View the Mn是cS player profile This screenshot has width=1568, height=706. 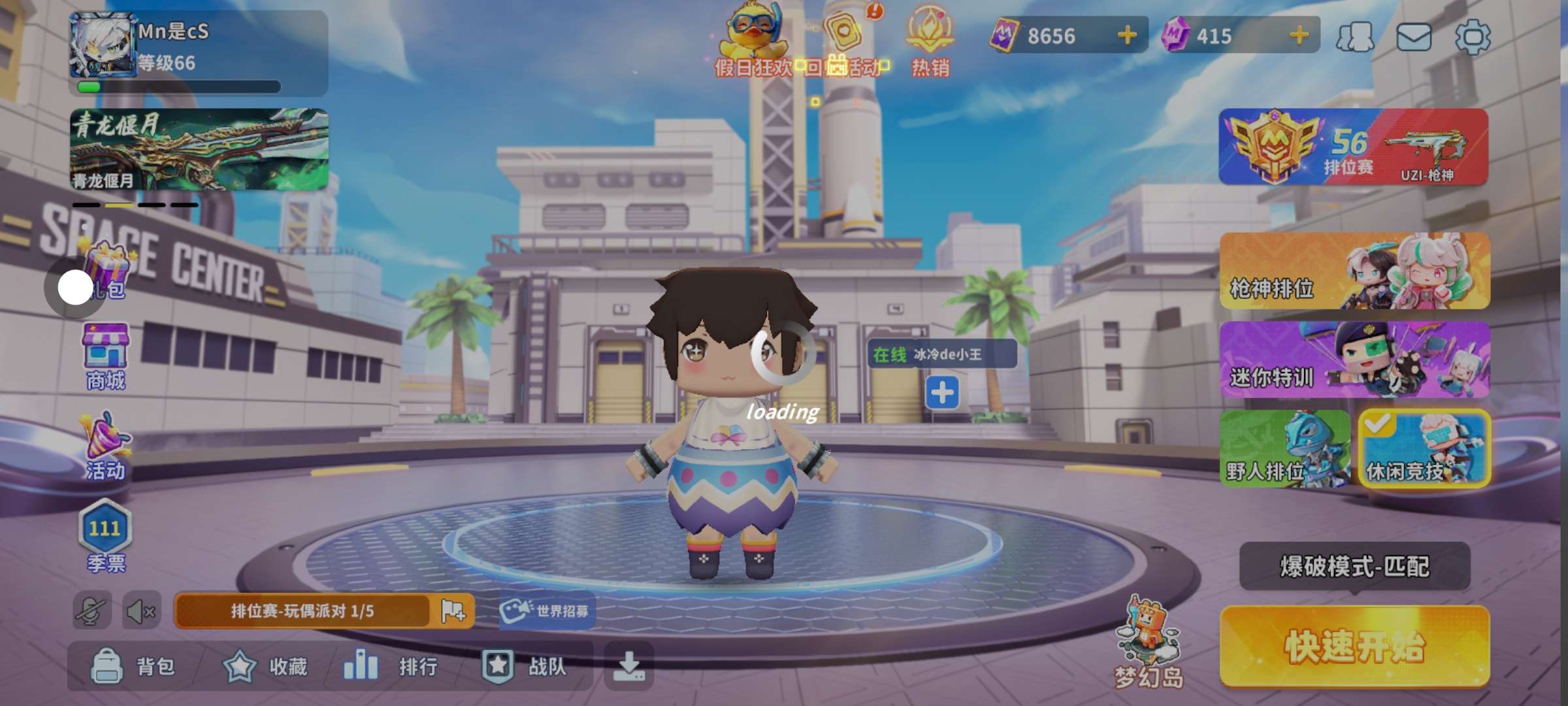coord(103,46)
